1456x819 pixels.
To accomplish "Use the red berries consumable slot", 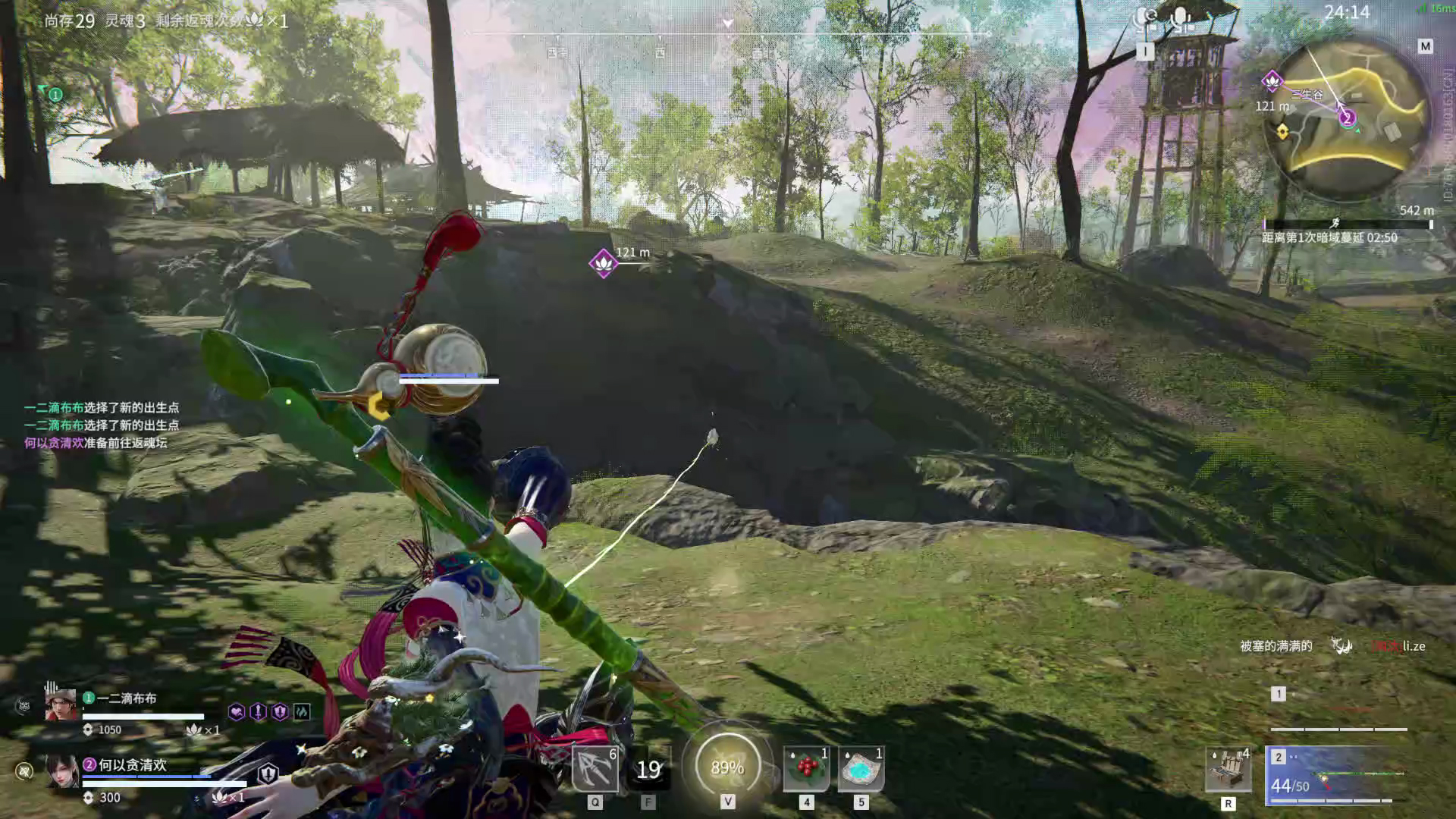I will [x=806, y=769].
